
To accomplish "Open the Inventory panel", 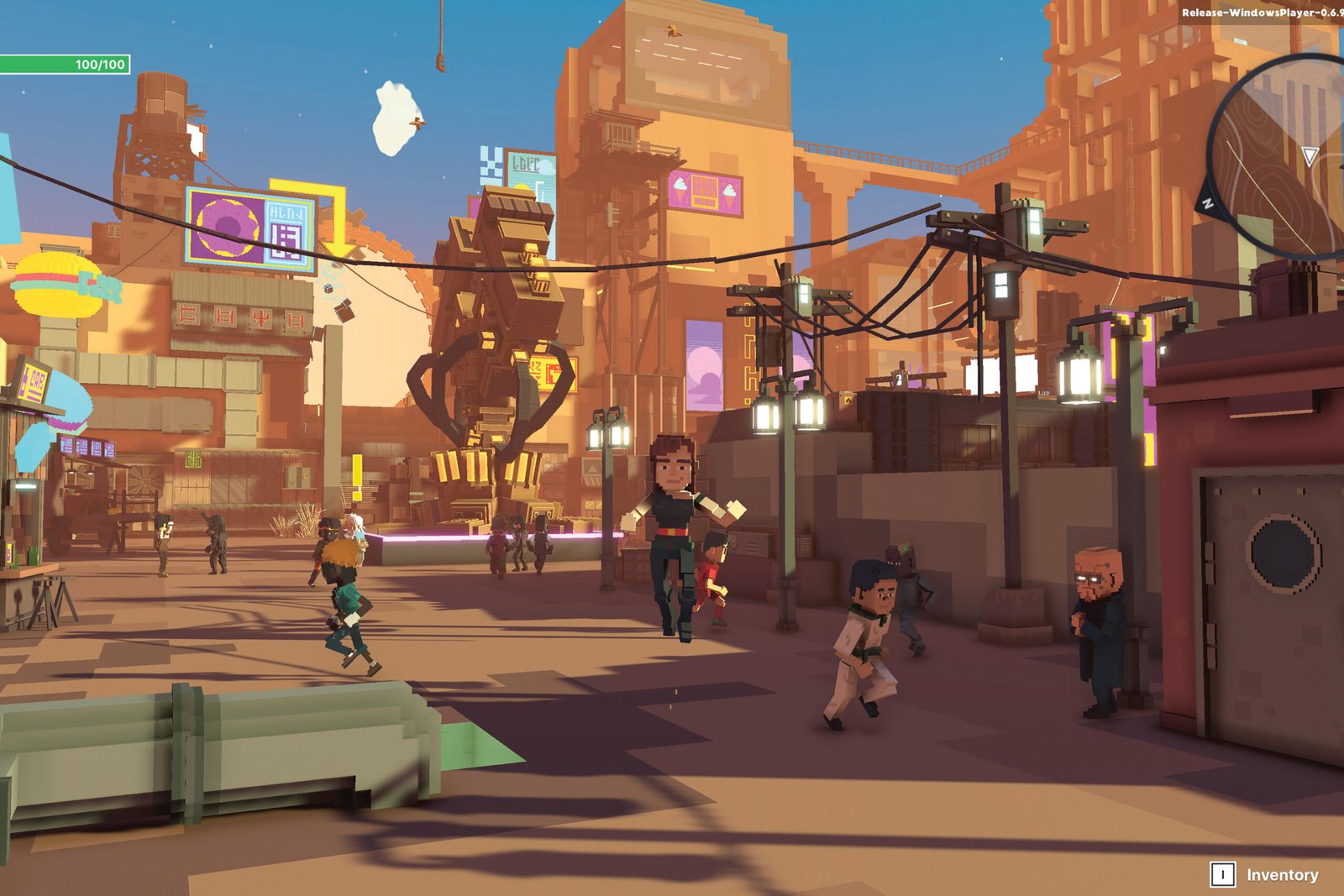I will [1264, 874].
